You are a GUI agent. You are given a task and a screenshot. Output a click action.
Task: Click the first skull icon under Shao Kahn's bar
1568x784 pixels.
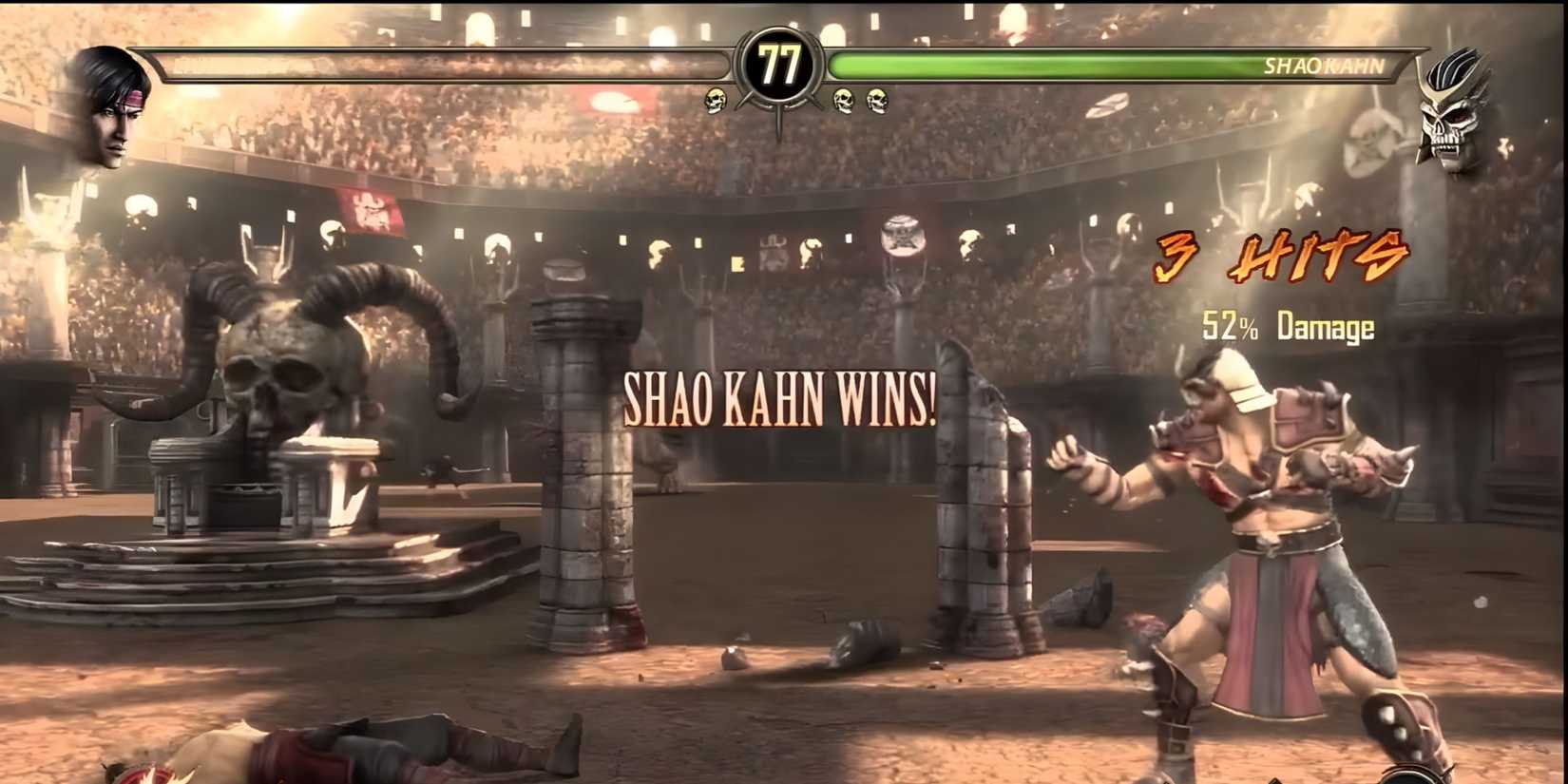point(844,99)
